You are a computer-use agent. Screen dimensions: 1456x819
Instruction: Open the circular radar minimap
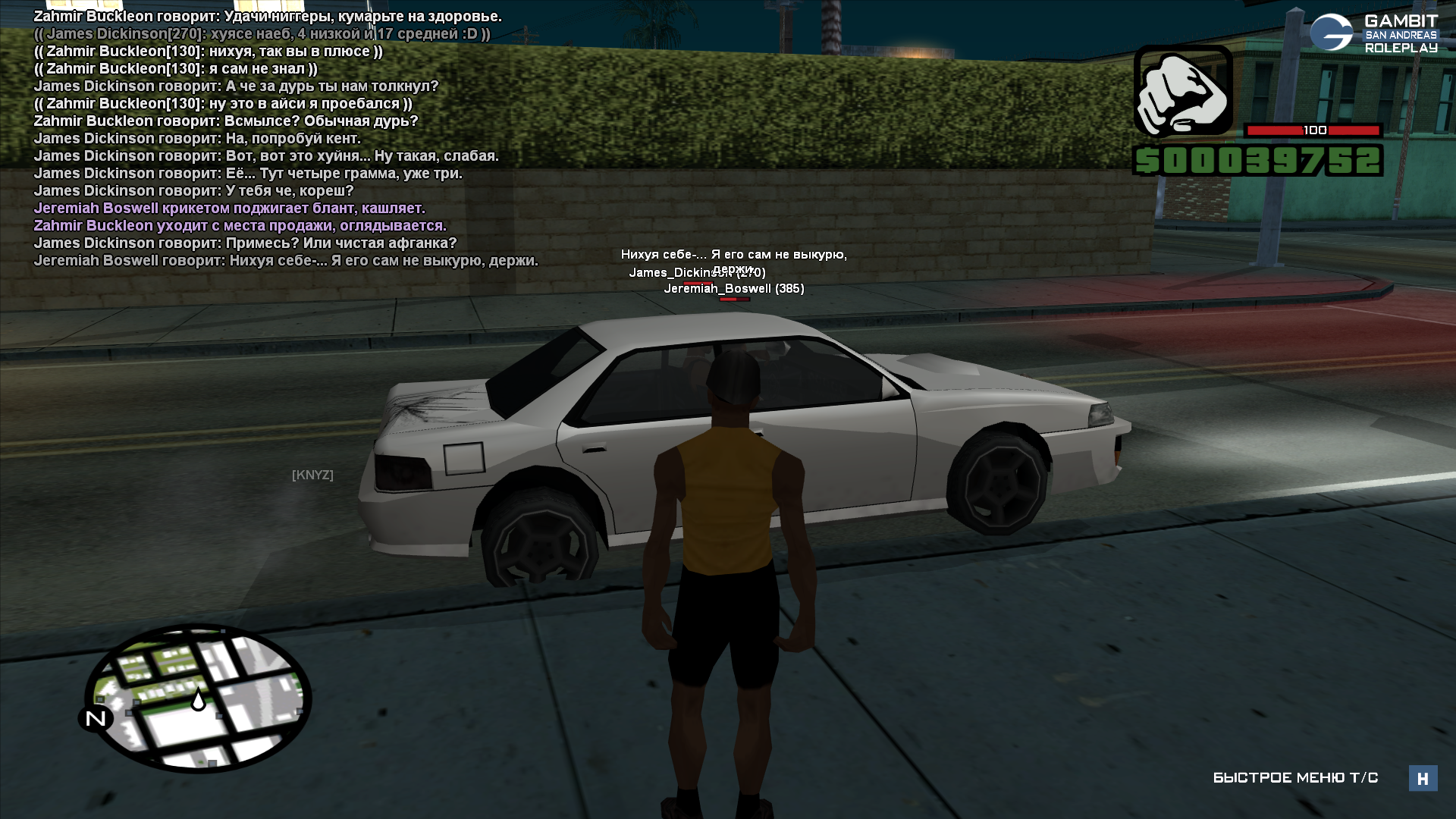pos(199,698)
